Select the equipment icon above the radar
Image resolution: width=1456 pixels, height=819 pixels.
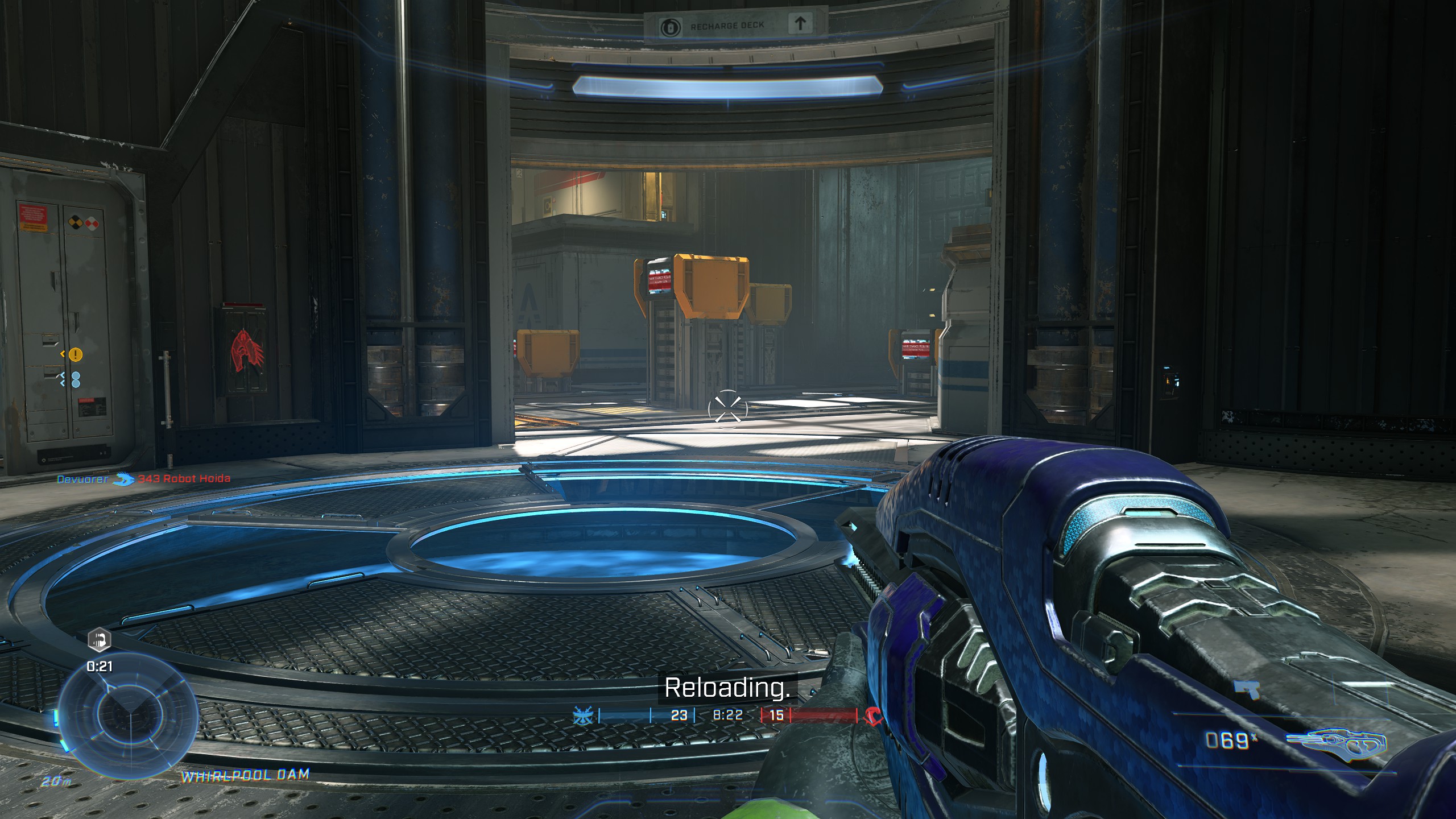[99, 640]
